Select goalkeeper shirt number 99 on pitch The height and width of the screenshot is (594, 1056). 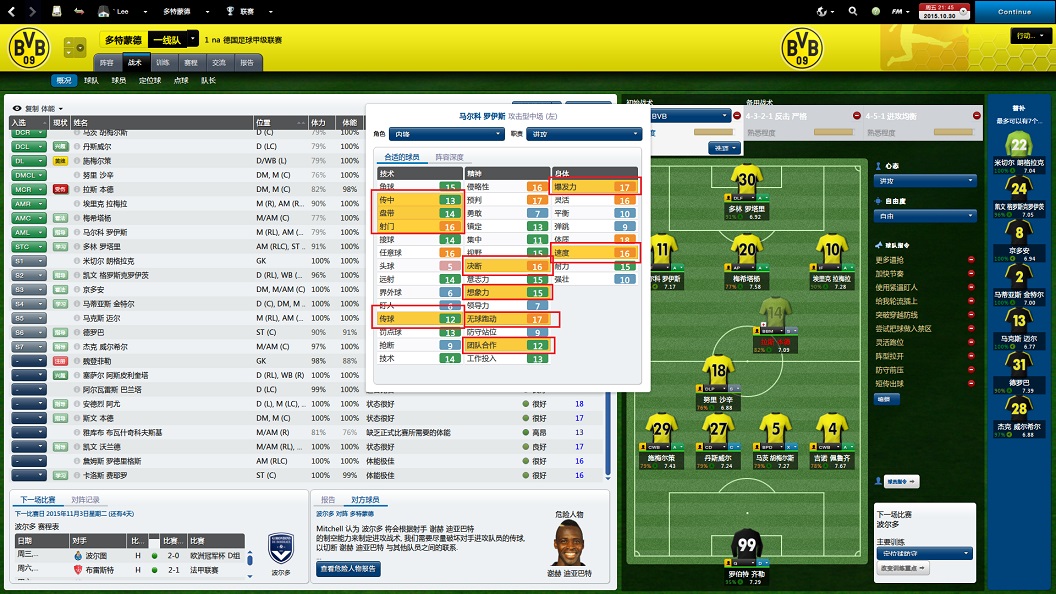(746, 547)
